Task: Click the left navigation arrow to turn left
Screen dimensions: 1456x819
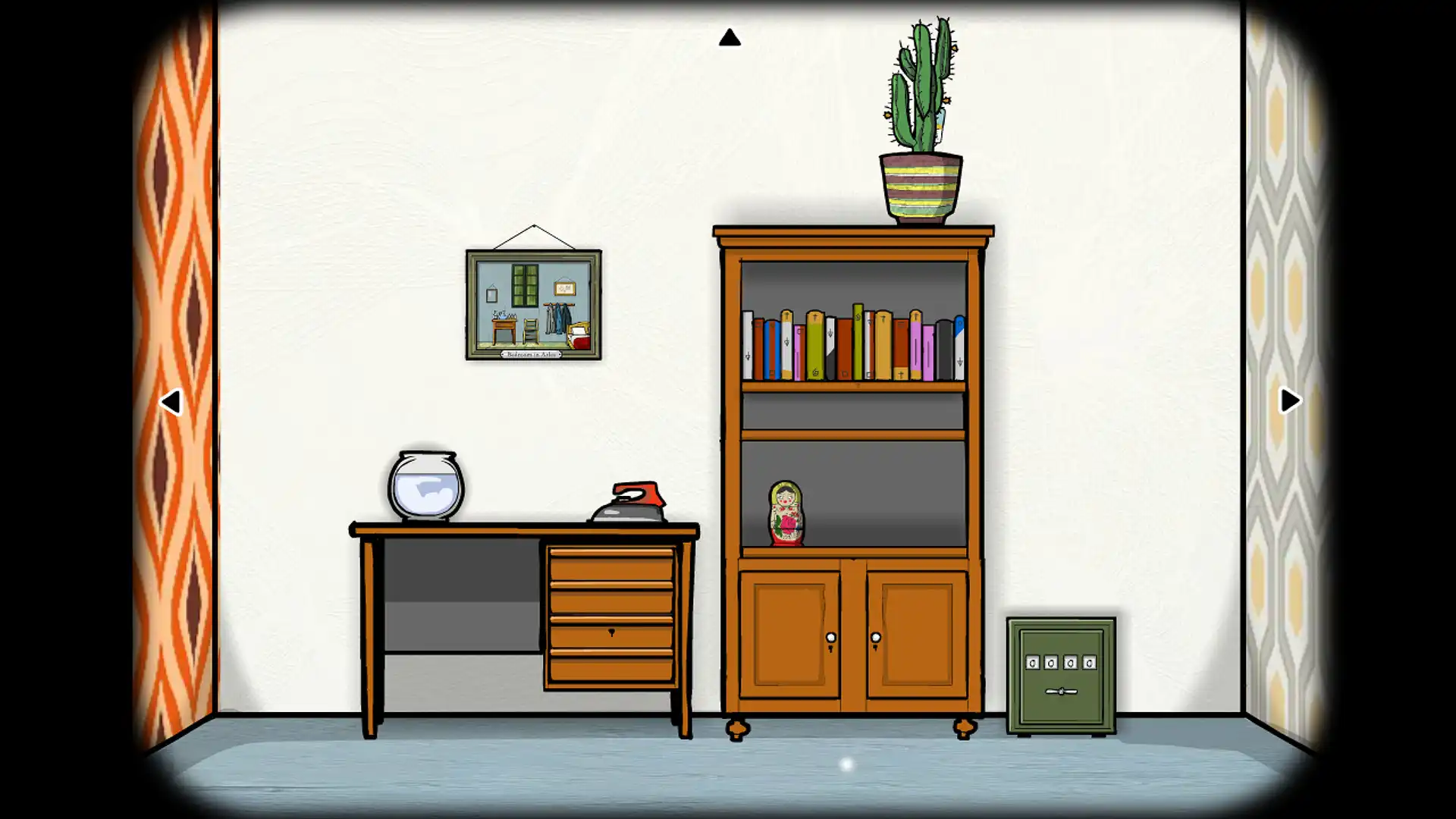Action: tap(173, 400)
